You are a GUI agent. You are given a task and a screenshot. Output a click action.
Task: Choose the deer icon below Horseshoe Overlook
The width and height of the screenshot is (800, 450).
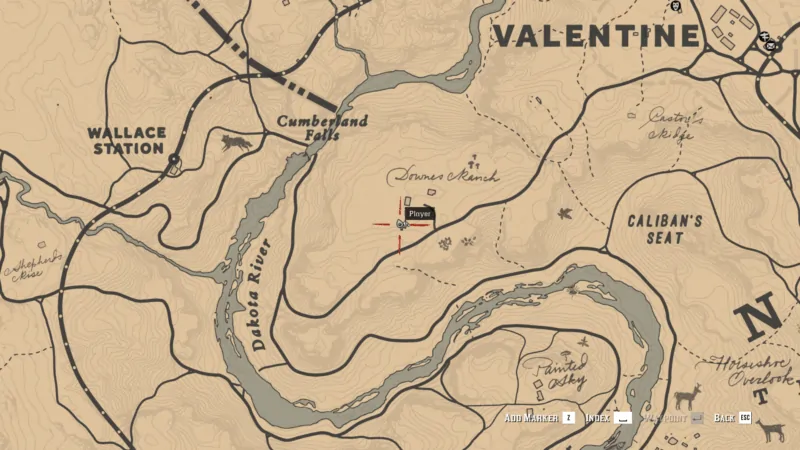click(770, 431)
